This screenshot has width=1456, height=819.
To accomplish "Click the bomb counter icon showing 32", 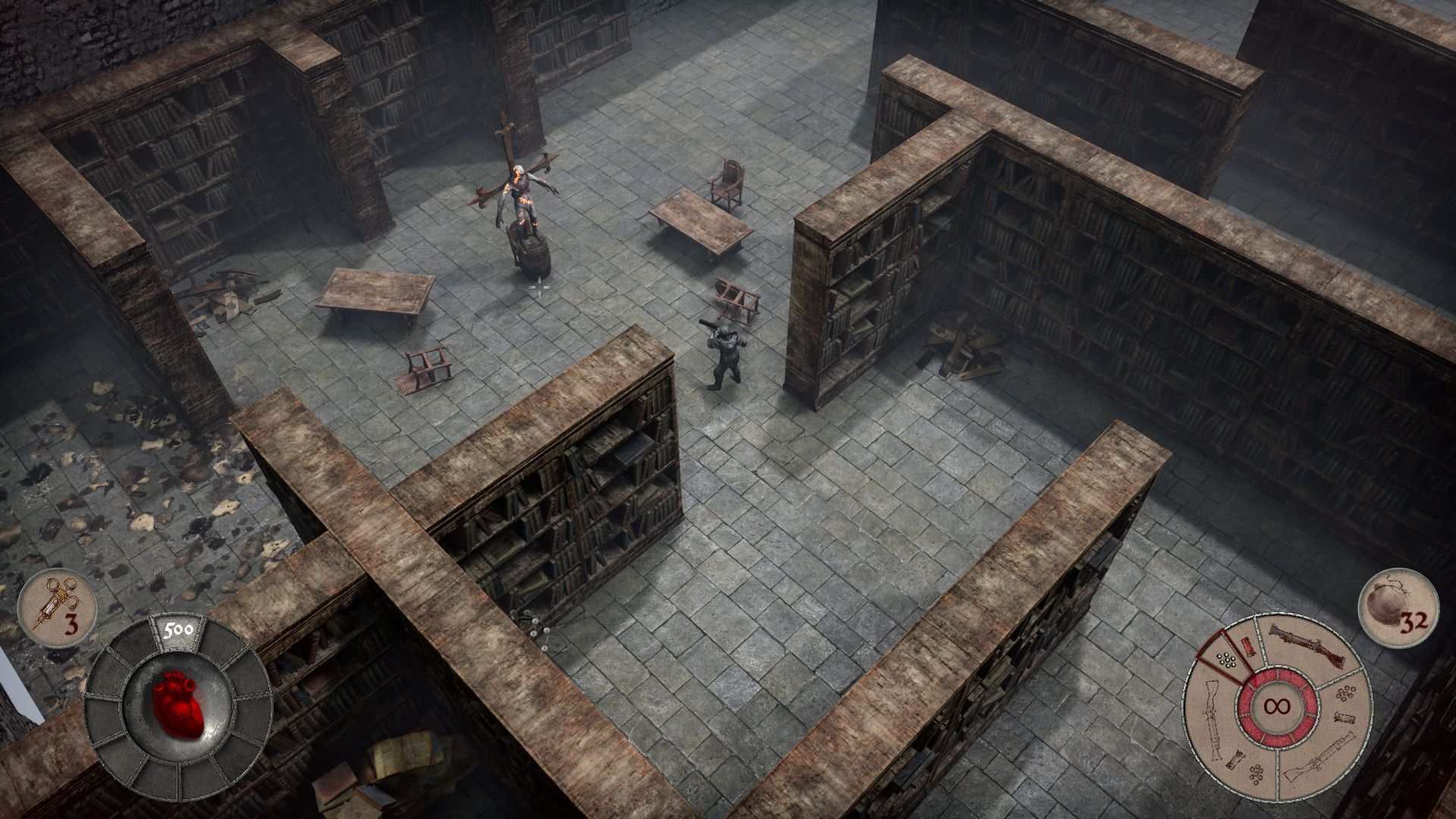I will click(1399, 607).
